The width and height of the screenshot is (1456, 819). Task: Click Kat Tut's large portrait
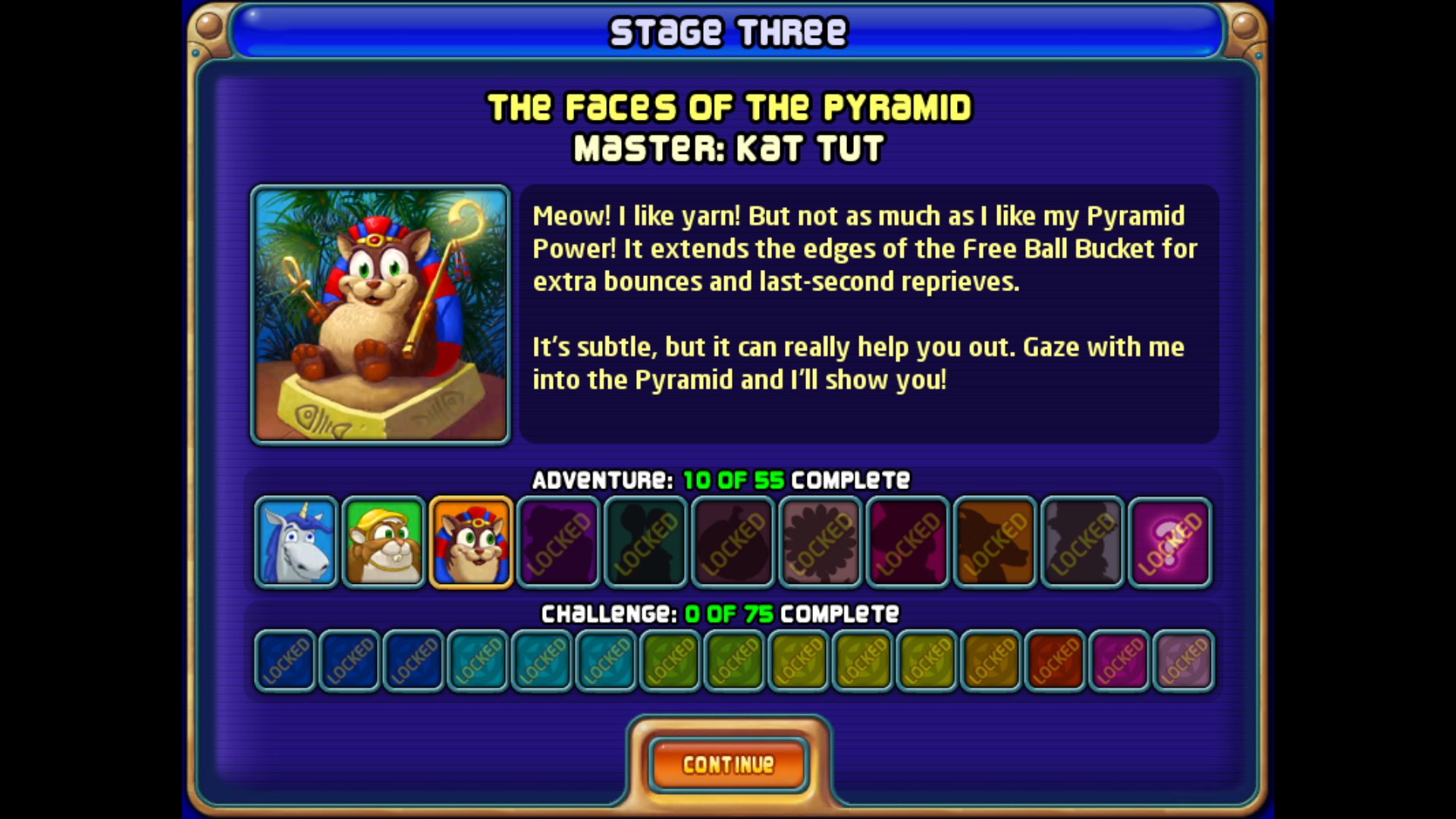(x=381, y=315)
